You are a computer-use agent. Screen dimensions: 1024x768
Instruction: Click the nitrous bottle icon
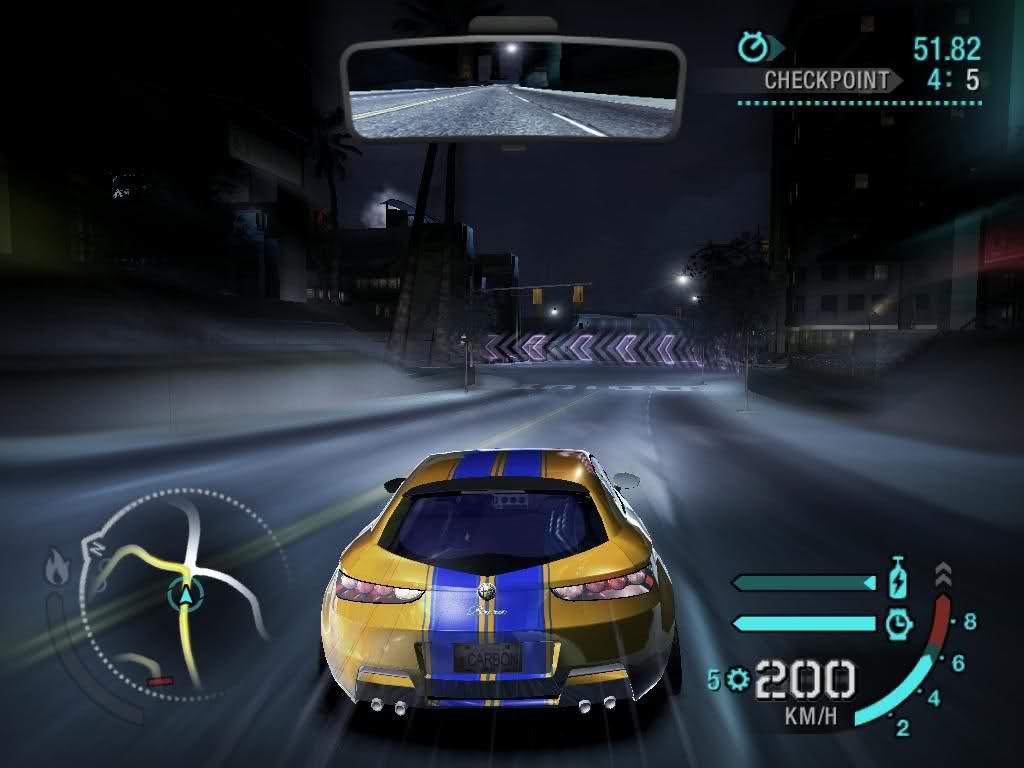pyautogui.click(x=899, y=580)
